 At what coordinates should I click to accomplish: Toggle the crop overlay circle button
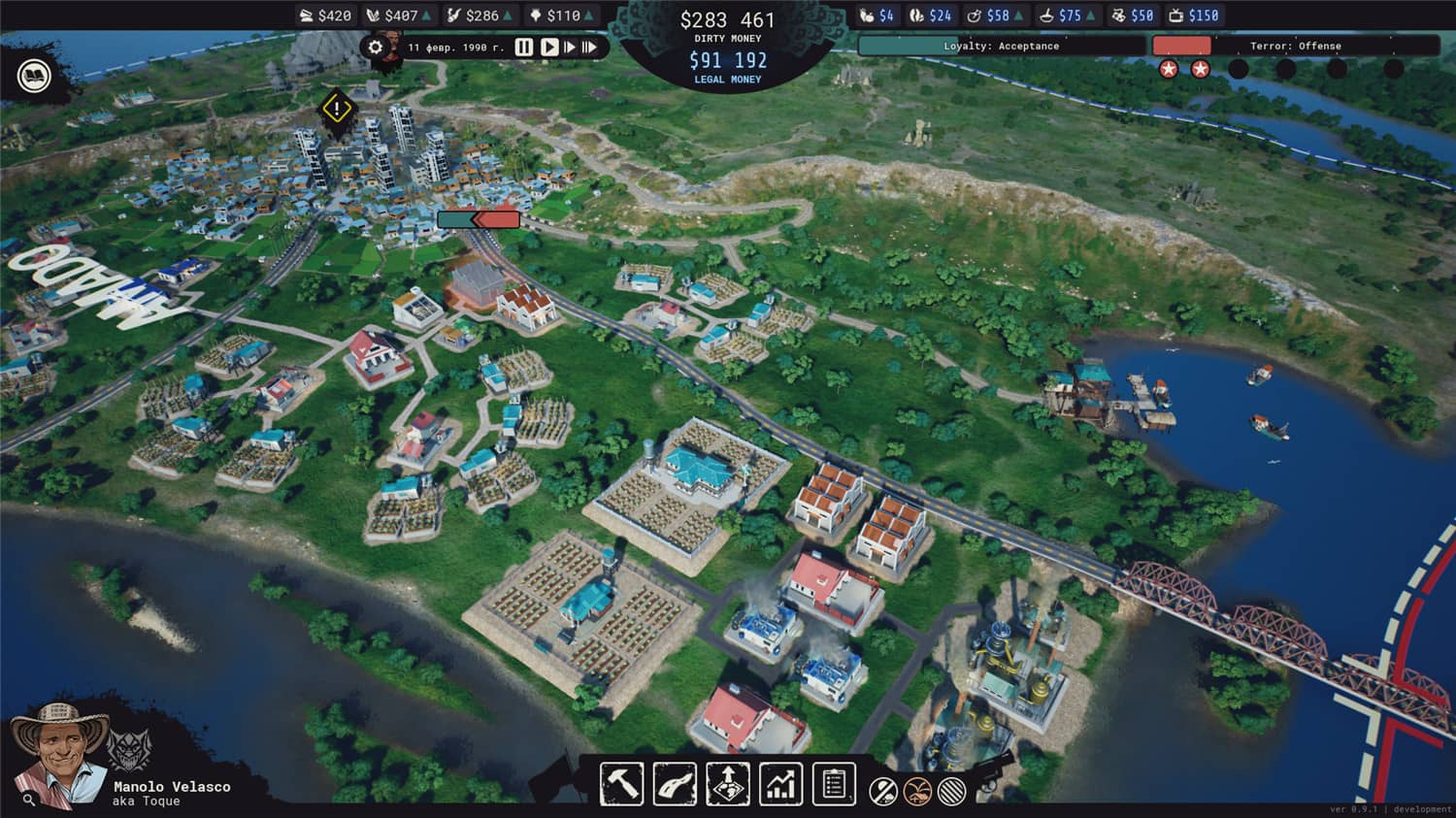(917, 790)
